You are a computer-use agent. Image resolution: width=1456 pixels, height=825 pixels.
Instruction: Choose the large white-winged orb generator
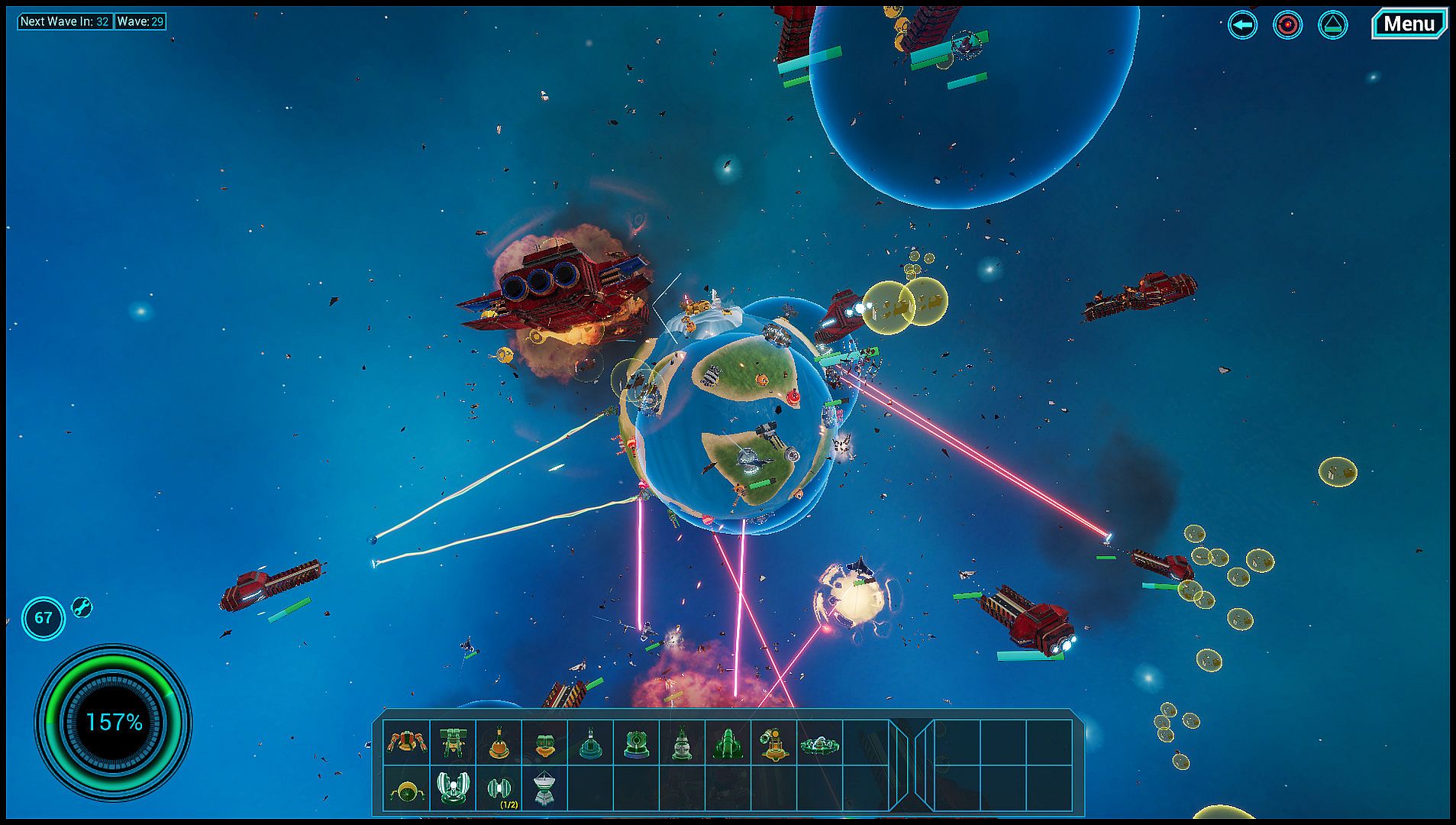coord(452,788)
